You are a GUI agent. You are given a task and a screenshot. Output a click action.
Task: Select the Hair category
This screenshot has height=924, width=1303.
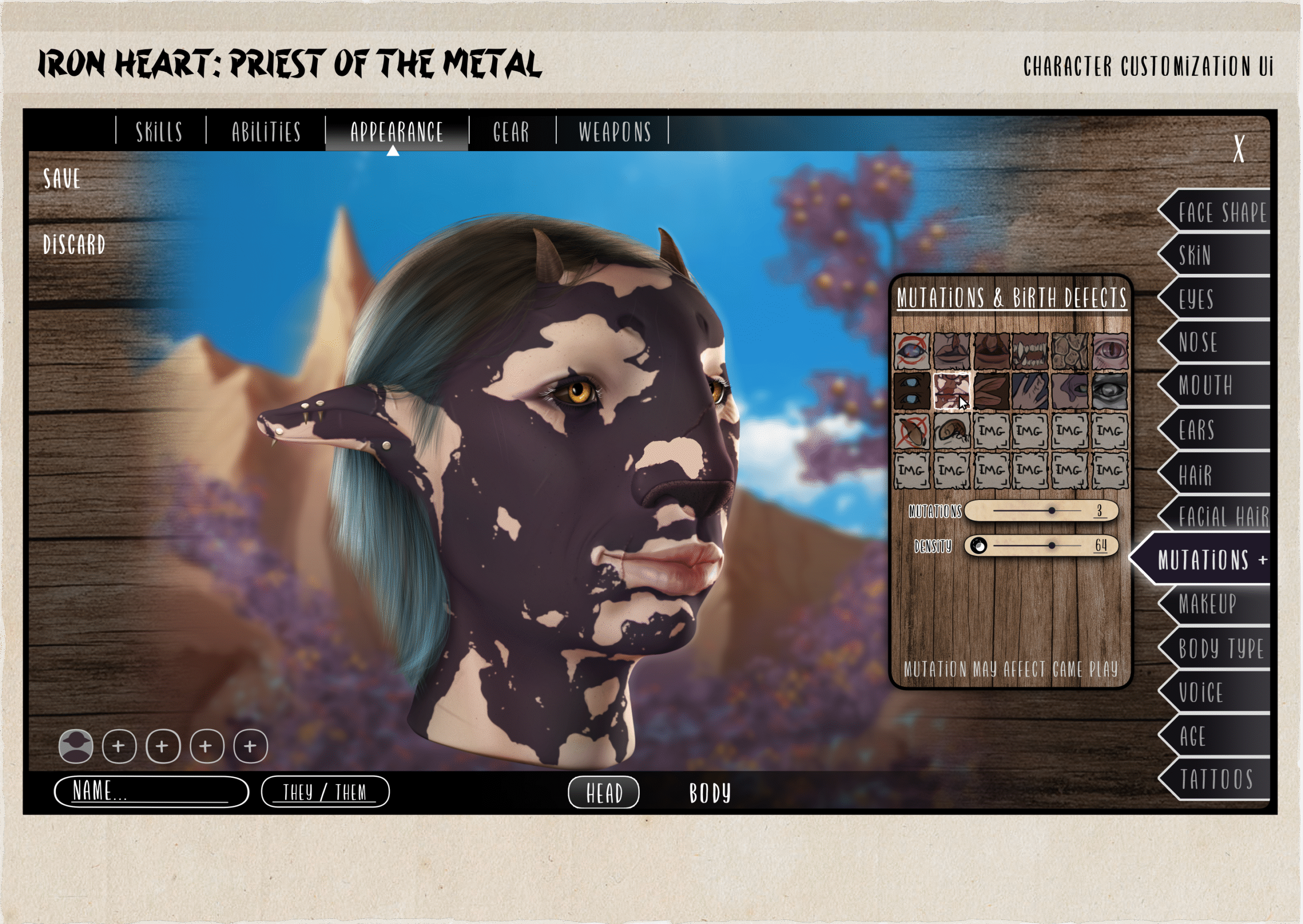(1195, 474)
